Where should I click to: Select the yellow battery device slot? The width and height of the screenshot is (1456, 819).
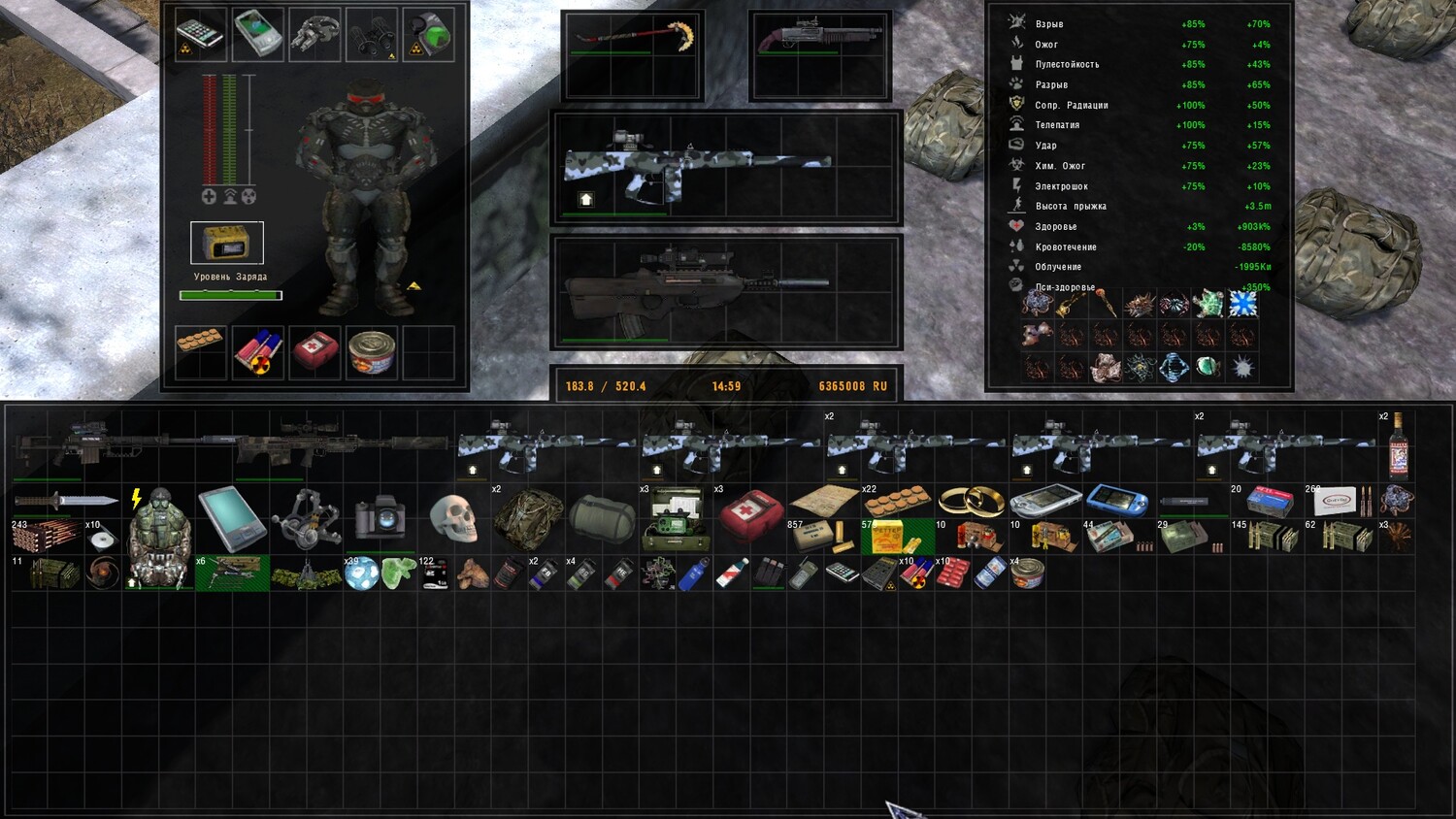click(x=226, y=243)
